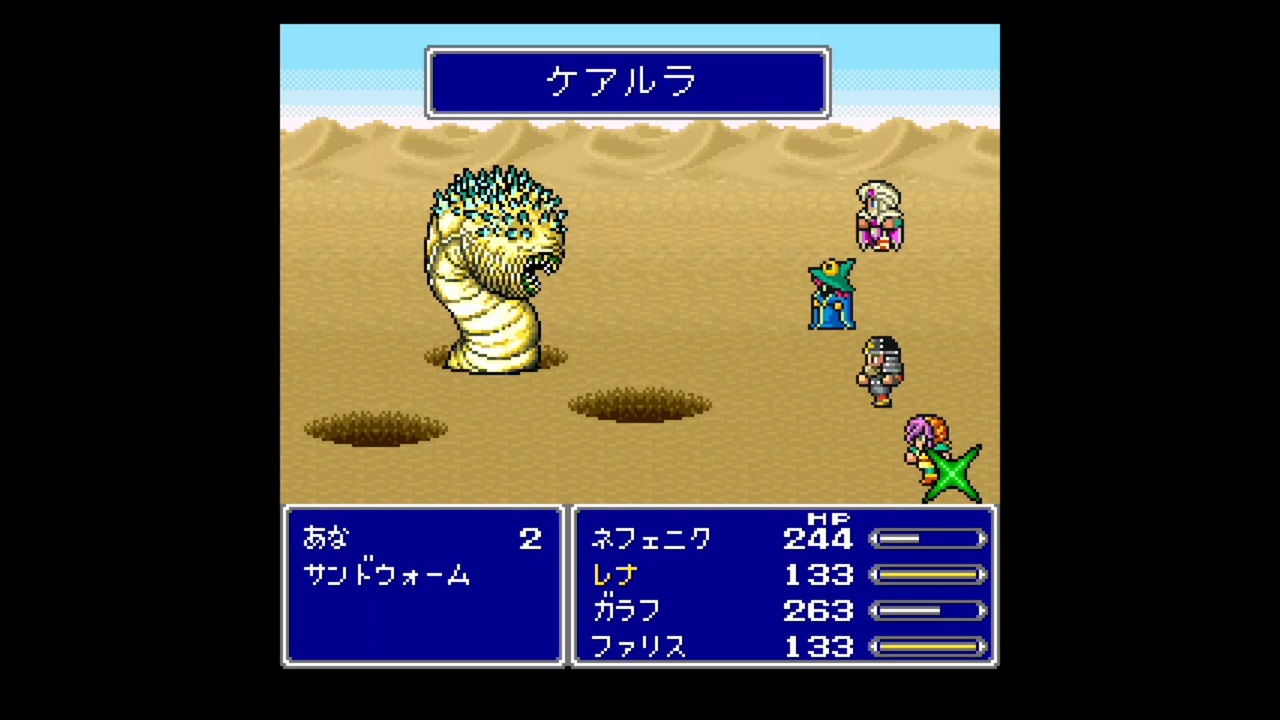
Task: Click ガラフ's name in the status window
Action: click(626, 610)
